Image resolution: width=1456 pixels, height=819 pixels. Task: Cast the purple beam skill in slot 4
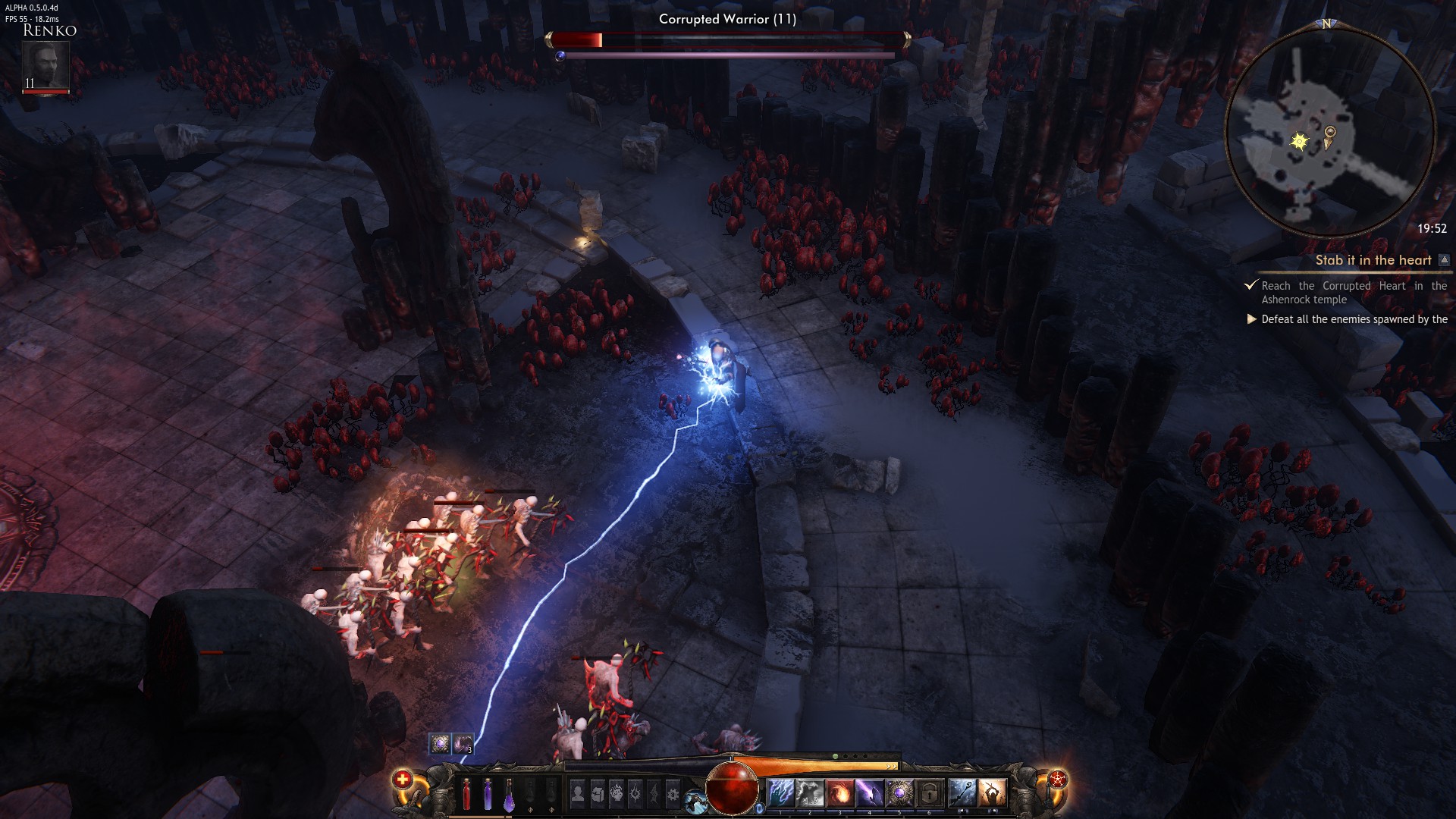[869, 793]
